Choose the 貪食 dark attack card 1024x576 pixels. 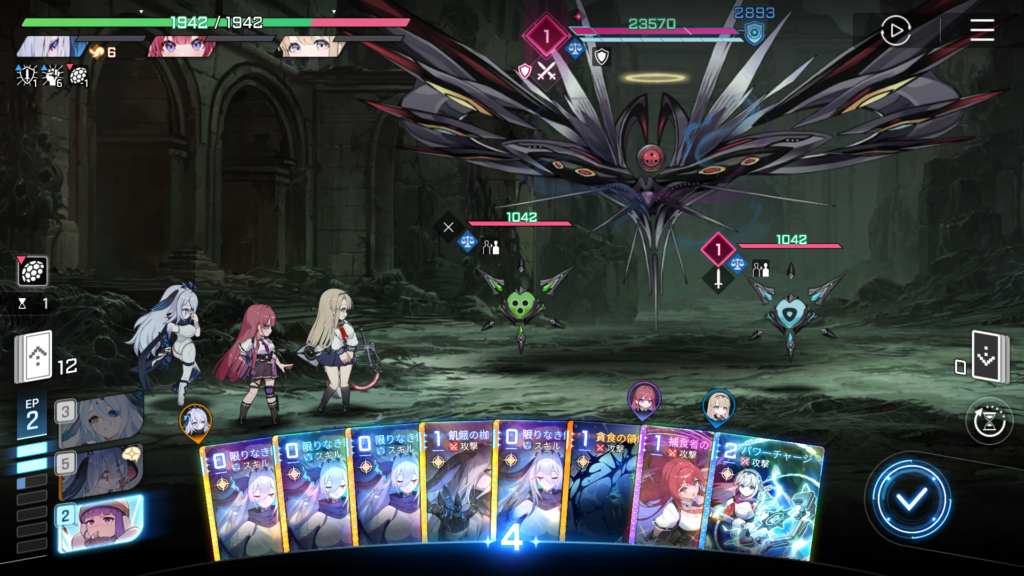[x=603, y=490]
